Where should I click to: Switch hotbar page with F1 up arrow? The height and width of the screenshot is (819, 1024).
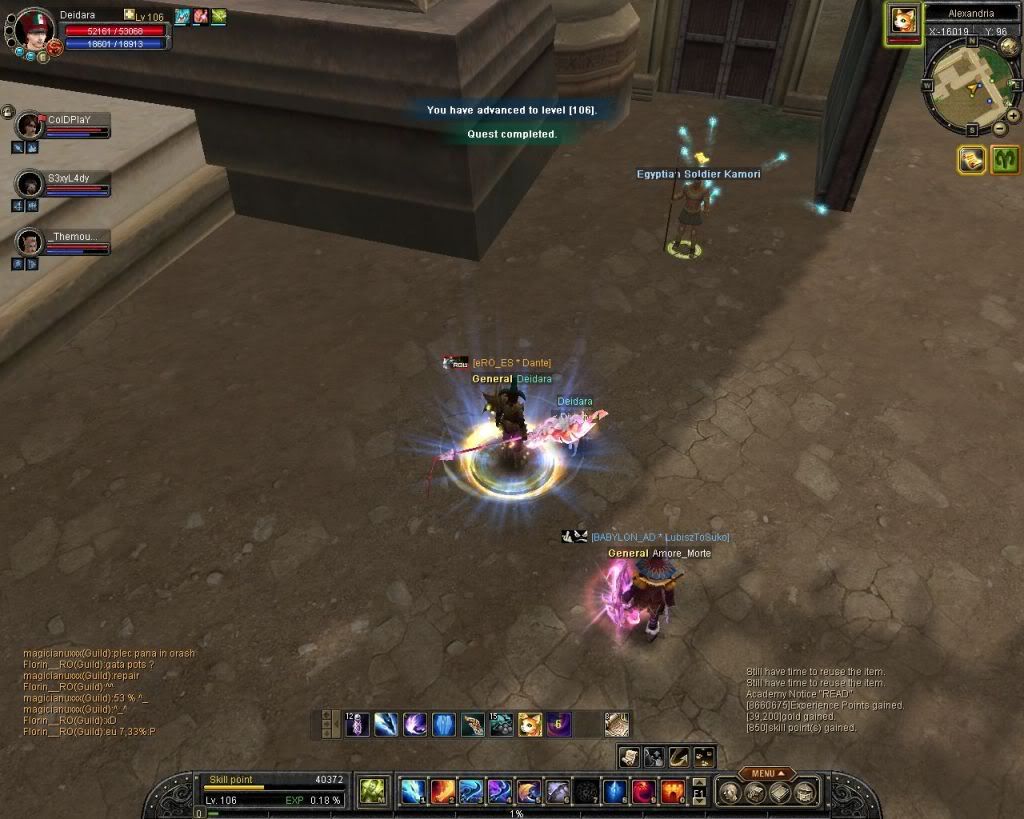tap(699, 781)
